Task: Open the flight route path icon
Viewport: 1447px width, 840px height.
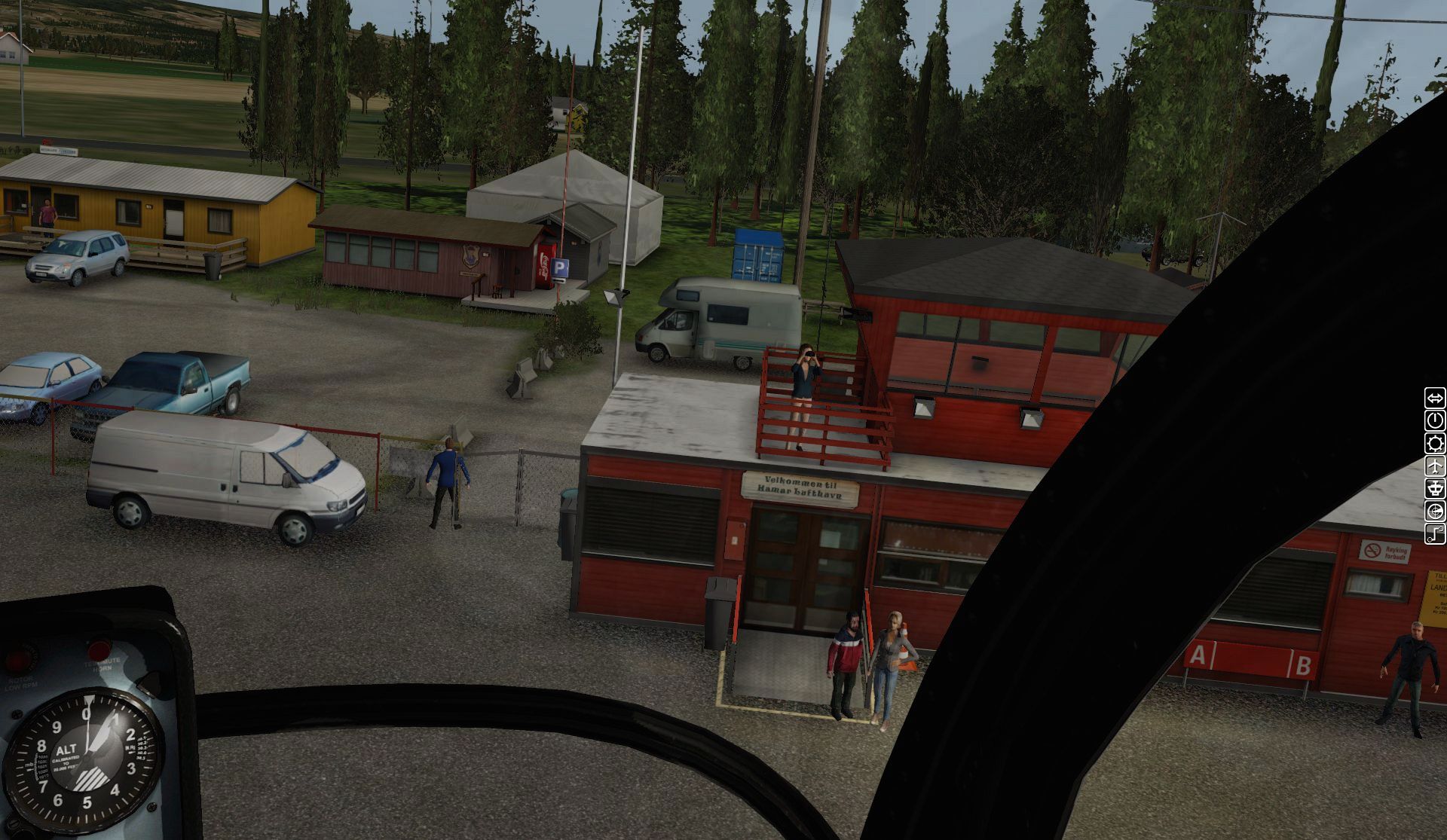Action: click(1435, 534)
